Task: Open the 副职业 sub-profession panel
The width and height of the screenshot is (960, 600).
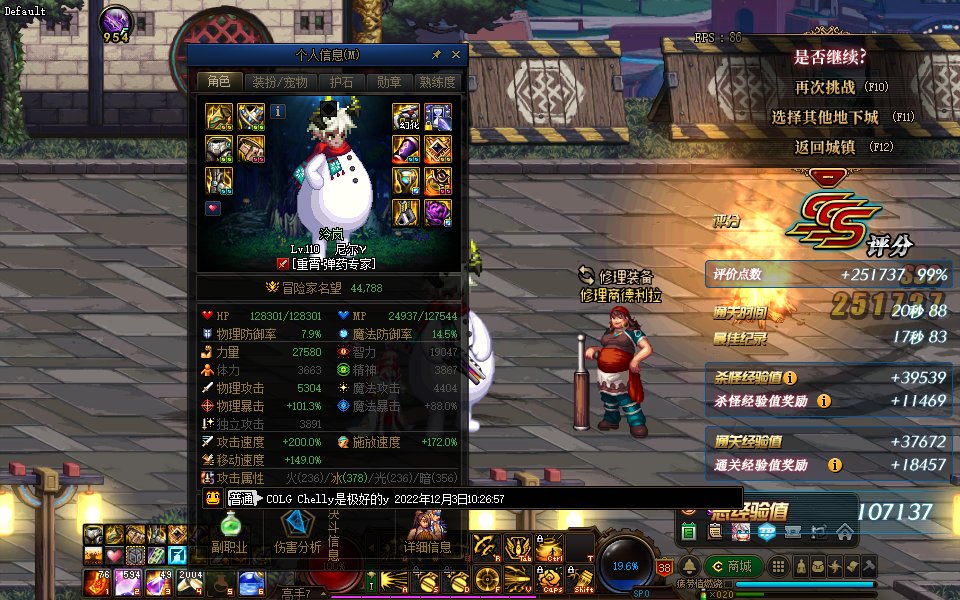Action: (229, 534)
